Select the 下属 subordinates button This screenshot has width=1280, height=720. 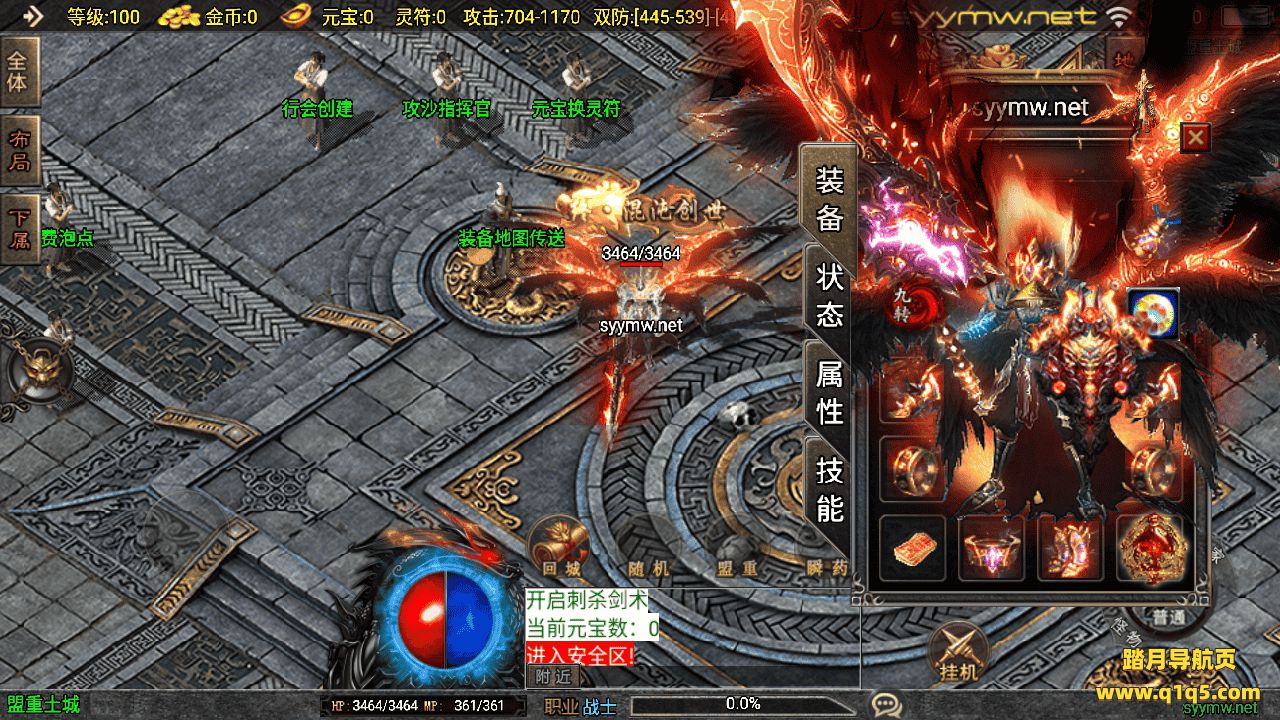(18, 229)
